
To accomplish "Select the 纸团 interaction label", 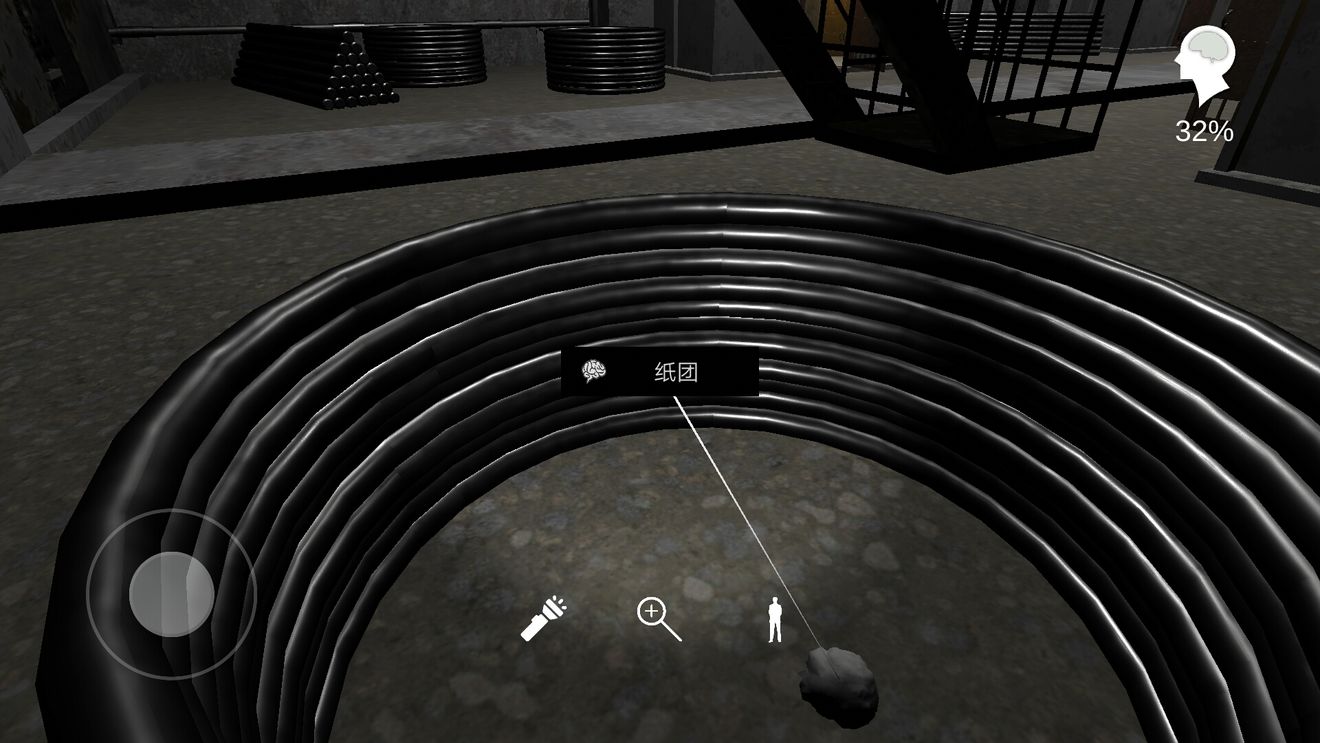I will pyautogui.click(x=660, y=373).
